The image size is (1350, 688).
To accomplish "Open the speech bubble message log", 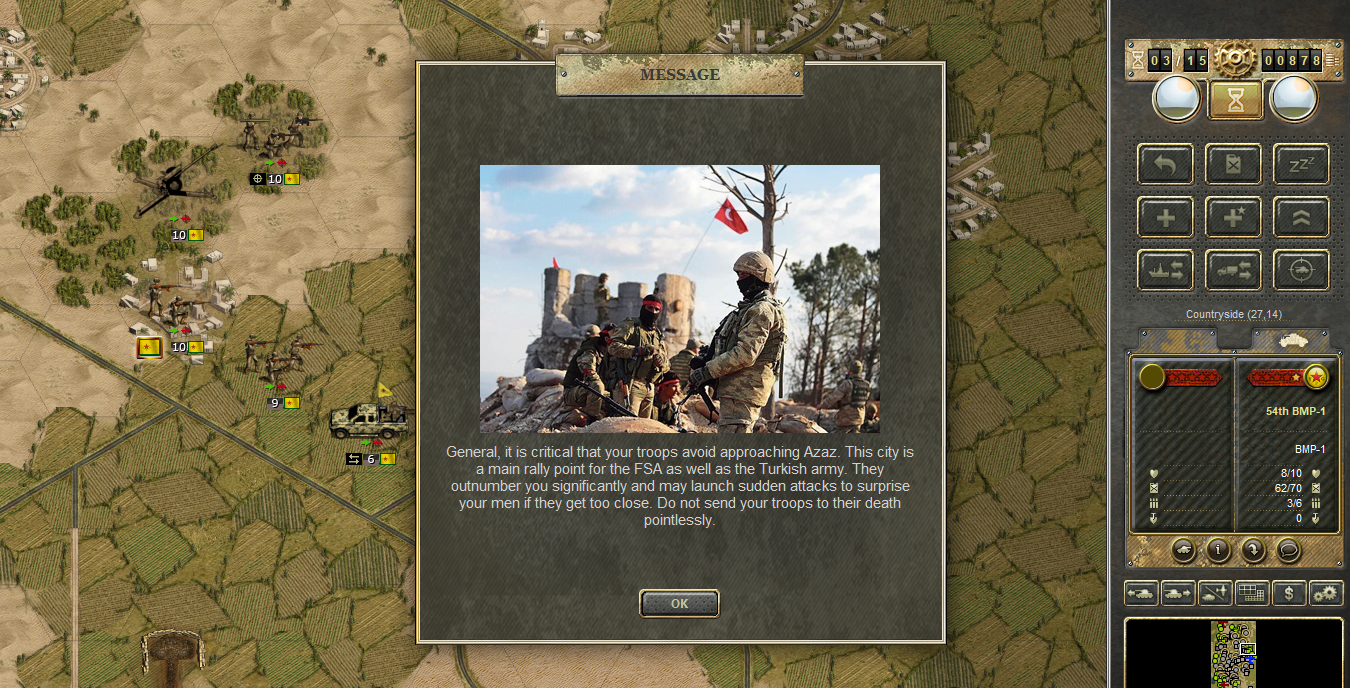I will pyautogui.click(x=1288, y=549).
